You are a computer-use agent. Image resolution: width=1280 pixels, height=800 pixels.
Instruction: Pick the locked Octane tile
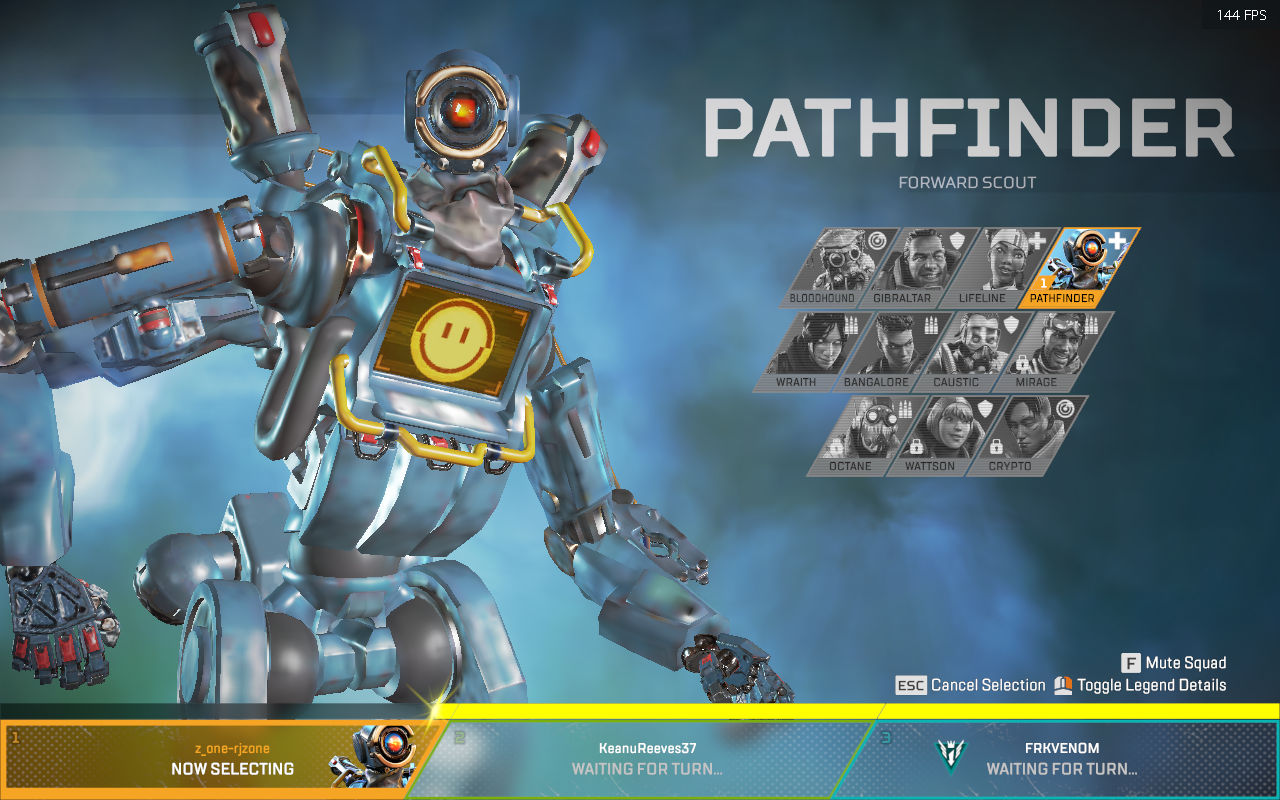click(x=855, y=434)
